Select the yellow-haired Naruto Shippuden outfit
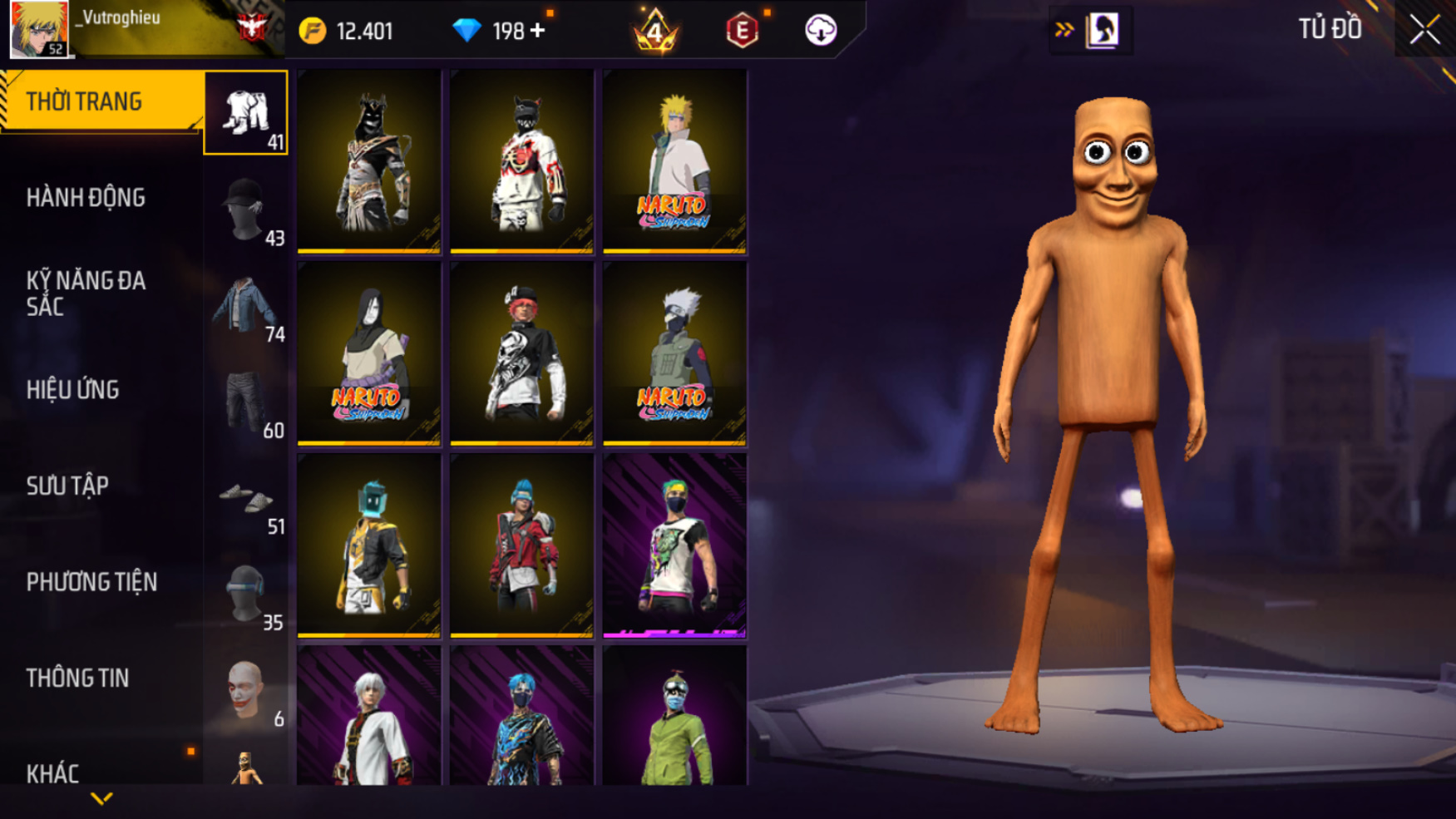 click(674, 161)
